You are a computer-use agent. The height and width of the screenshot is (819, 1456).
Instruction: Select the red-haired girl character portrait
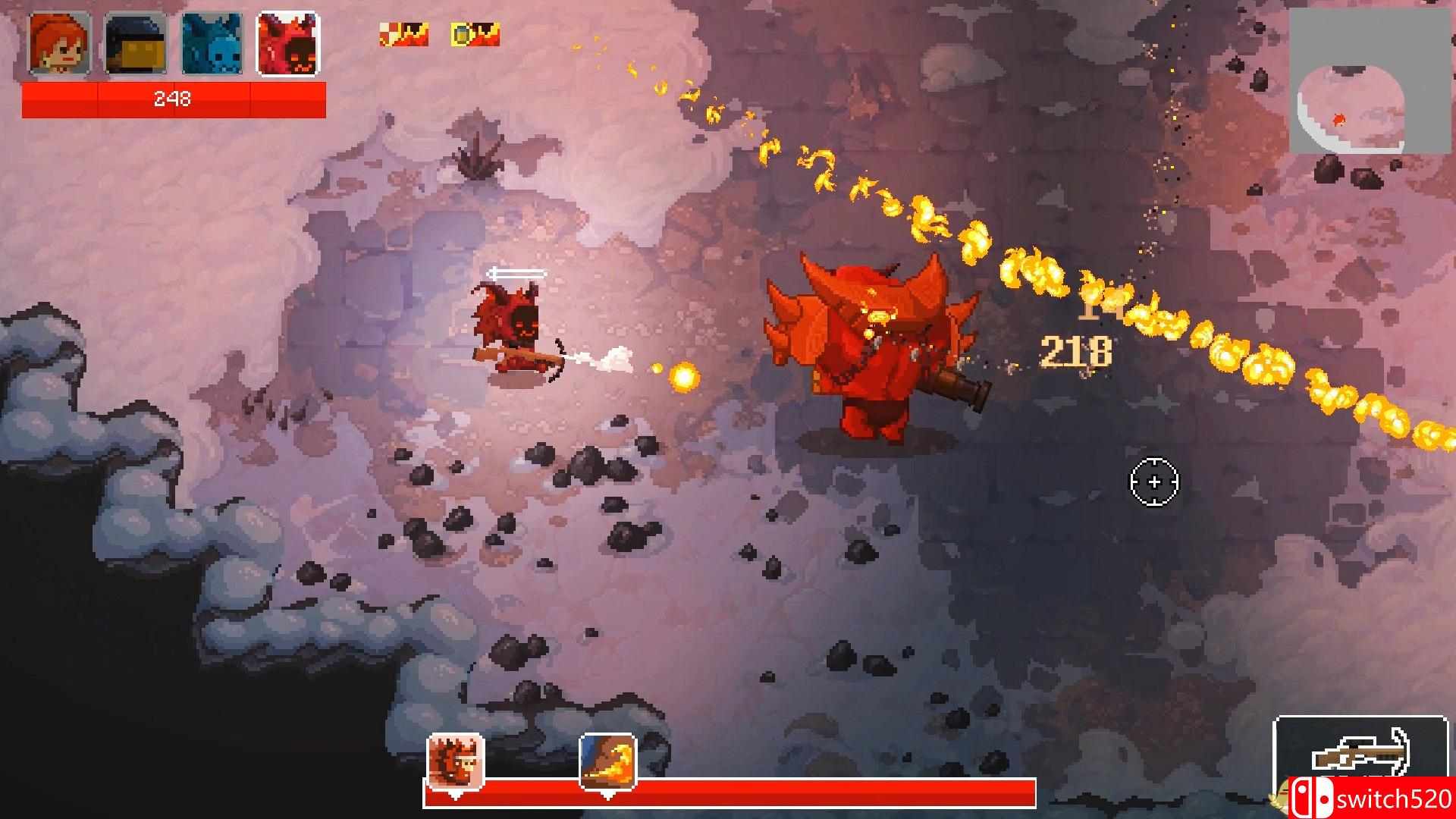pyautogui.click(x=60, y=45)
